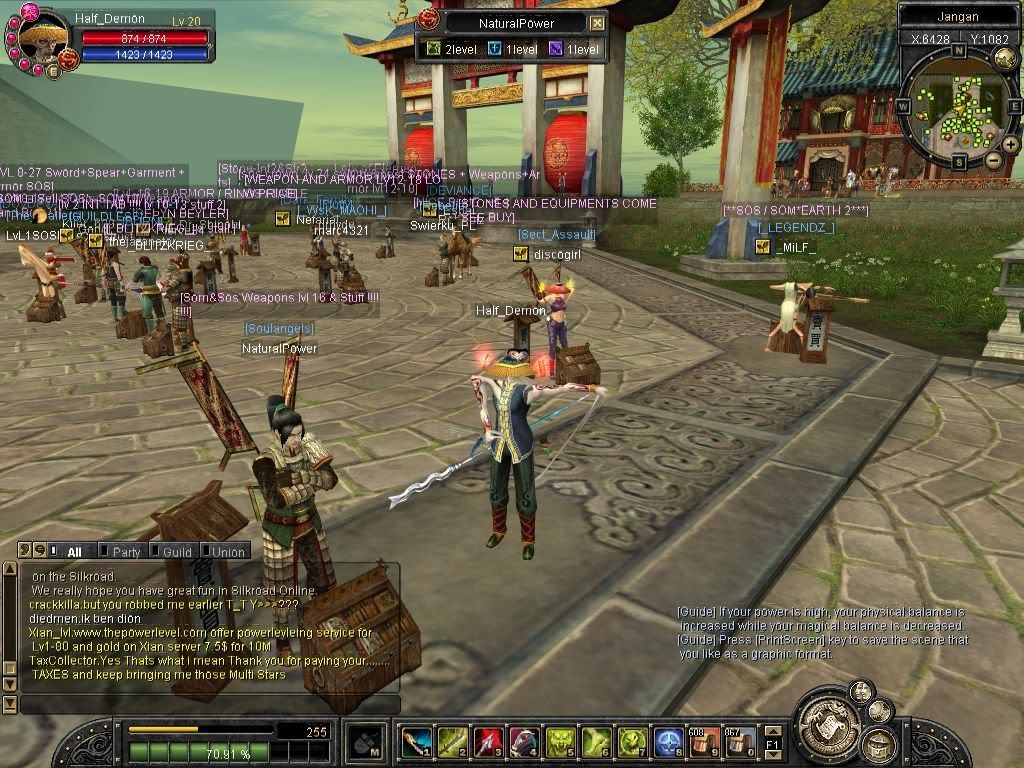Switch to the Union chat tab
This screenshot has width=1024, height=768.
coord(226,551)
